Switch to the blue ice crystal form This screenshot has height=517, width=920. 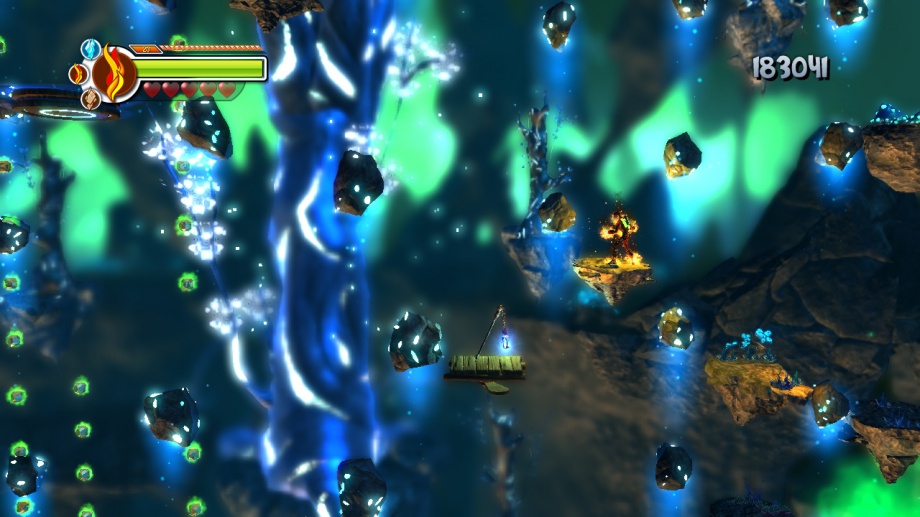coord(91,49)
